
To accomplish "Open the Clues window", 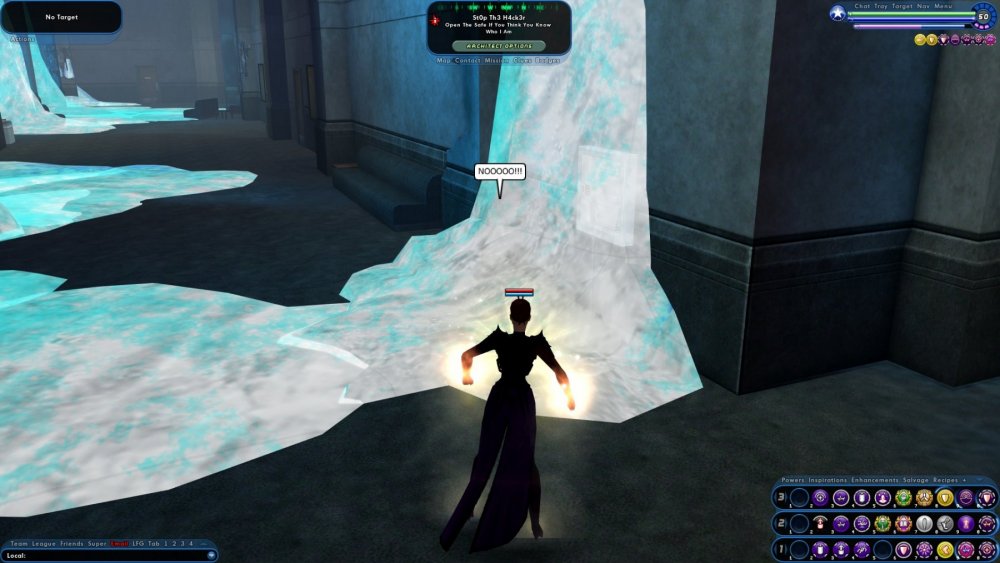I will [x=523, y=61].
